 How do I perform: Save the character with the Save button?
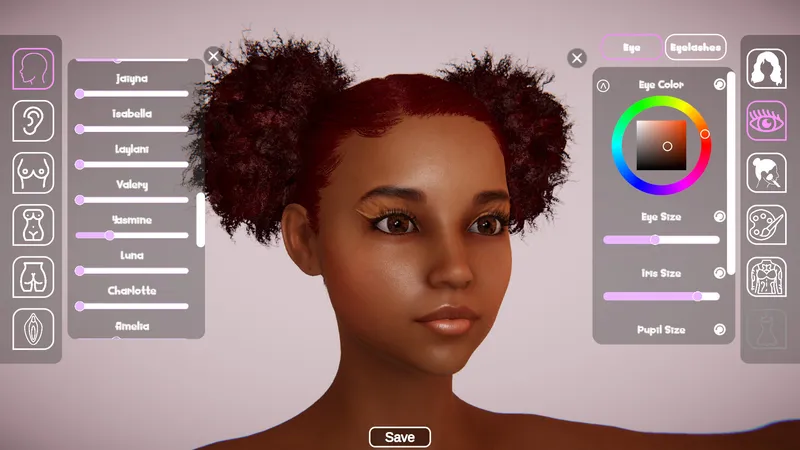coord(399,437)
